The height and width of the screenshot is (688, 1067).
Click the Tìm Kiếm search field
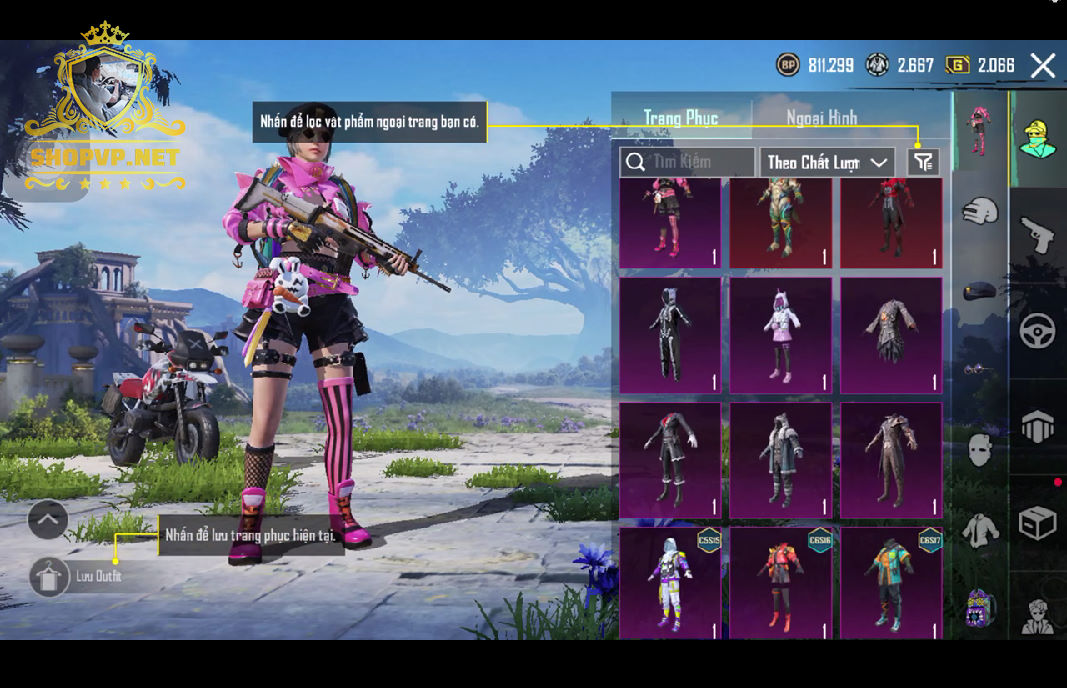(688, 162)
